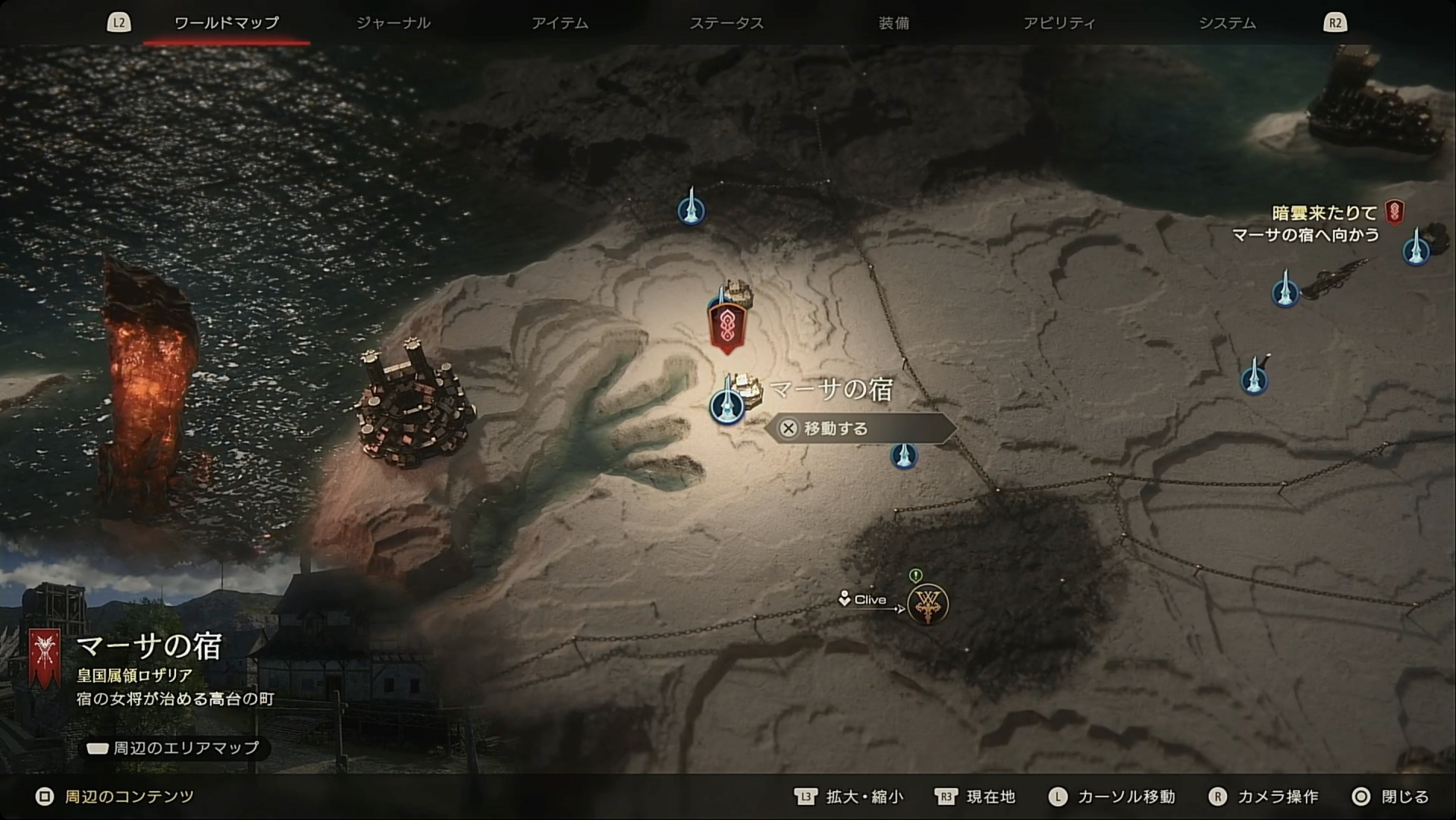Go to the ステータス tab
The image size is (1456, 820).
coord(726,23)
